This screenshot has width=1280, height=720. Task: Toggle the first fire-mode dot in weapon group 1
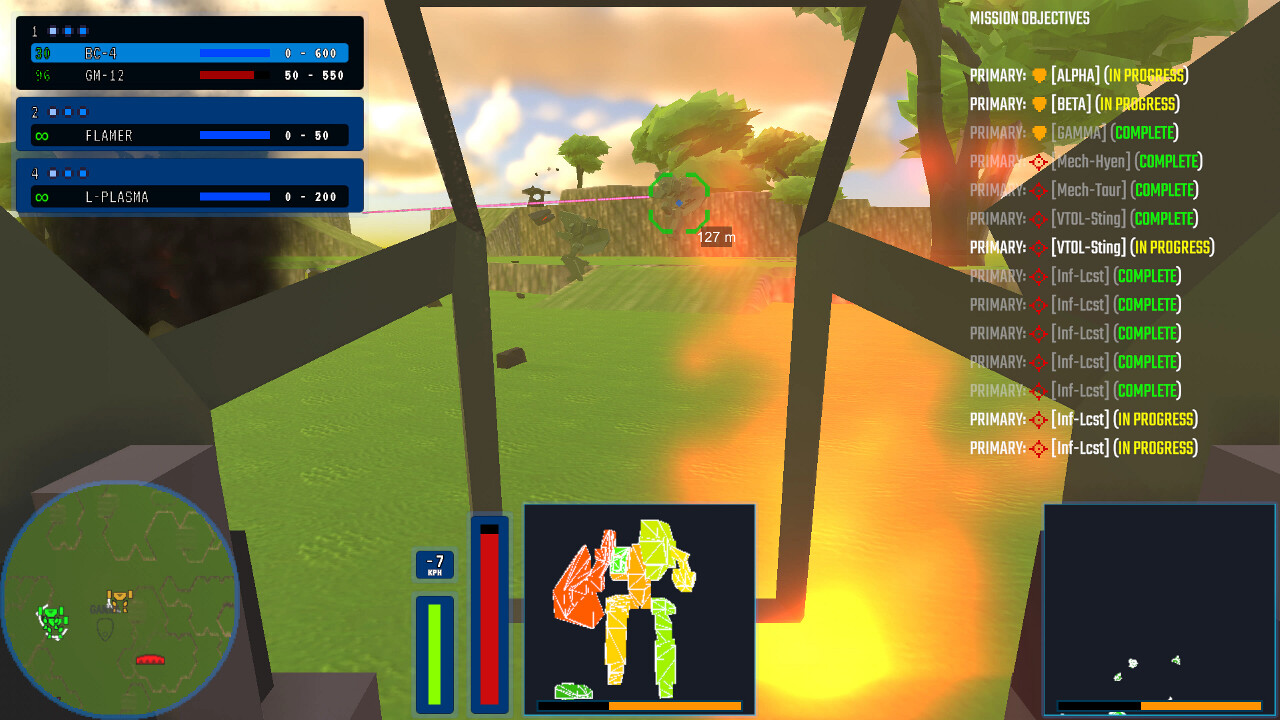tap(53, 31)
